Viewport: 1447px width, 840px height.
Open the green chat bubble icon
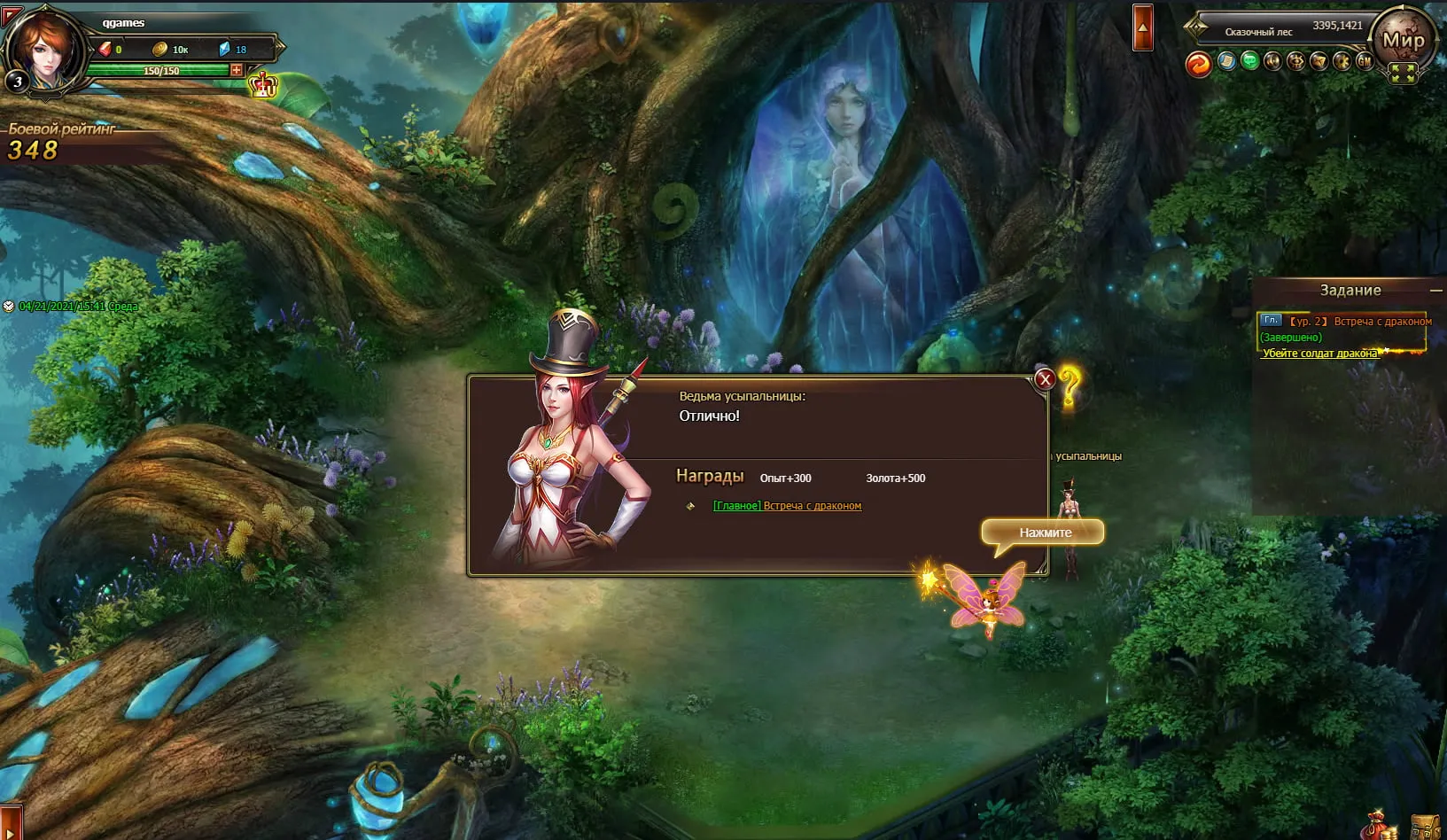[1249, 61]
